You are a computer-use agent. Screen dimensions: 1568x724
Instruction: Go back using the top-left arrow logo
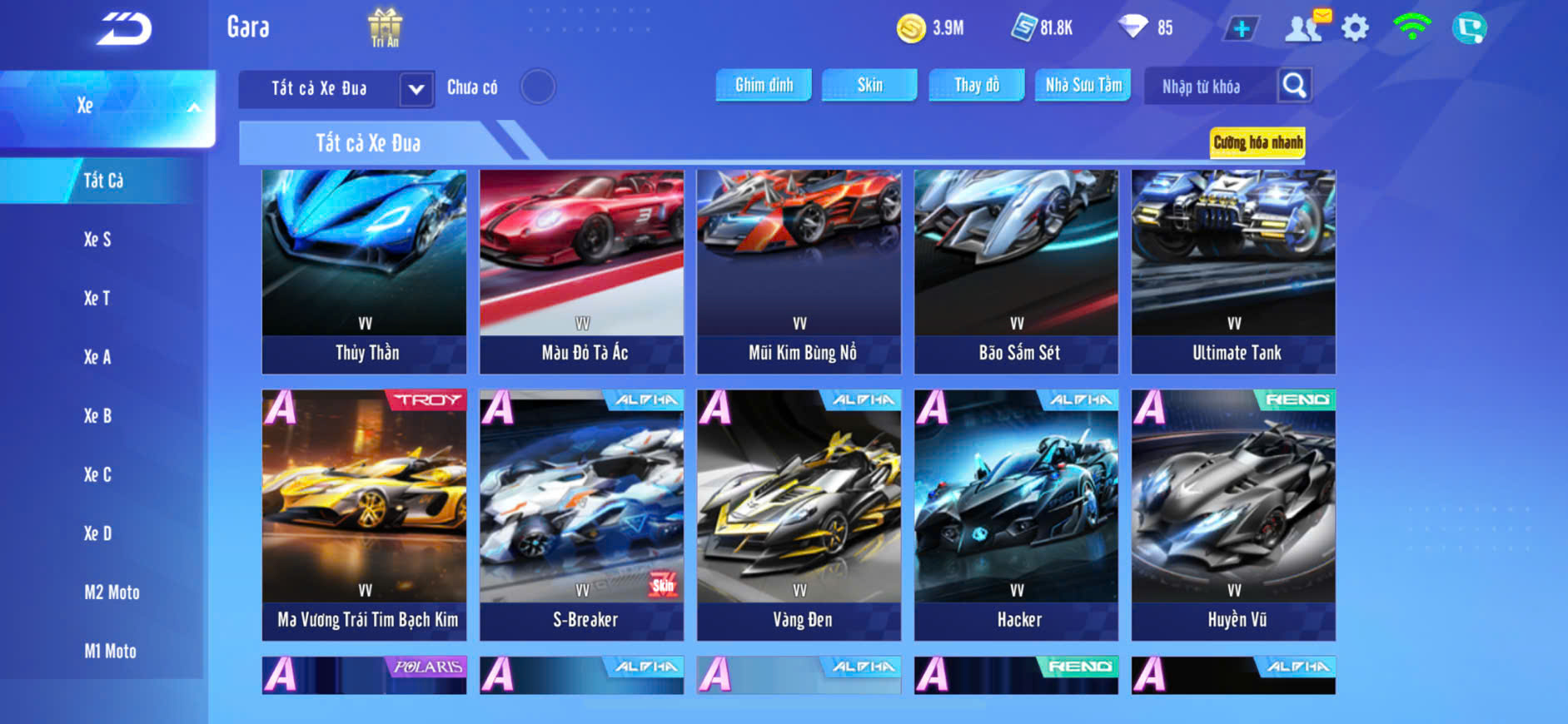(124, 29)
